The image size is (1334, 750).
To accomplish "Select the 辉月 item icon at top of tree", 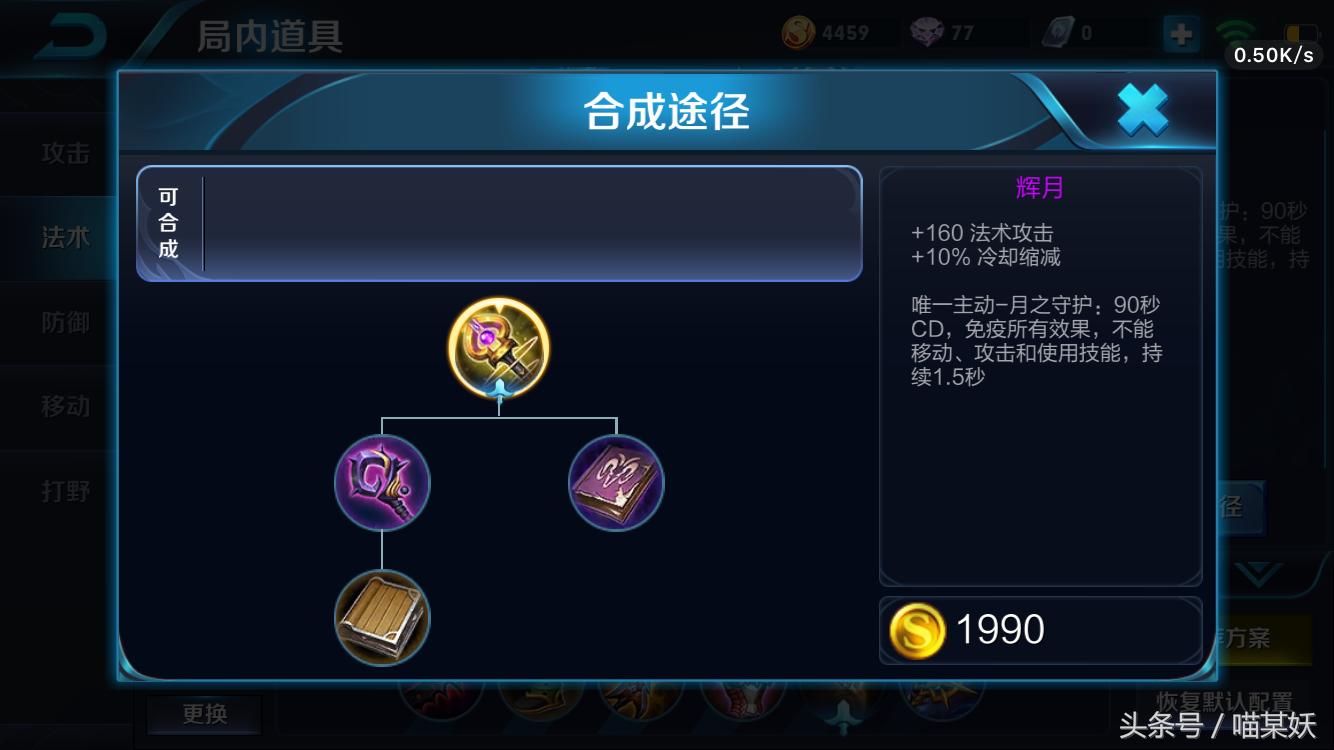I will pyautogui.click(x=496, y=348).
